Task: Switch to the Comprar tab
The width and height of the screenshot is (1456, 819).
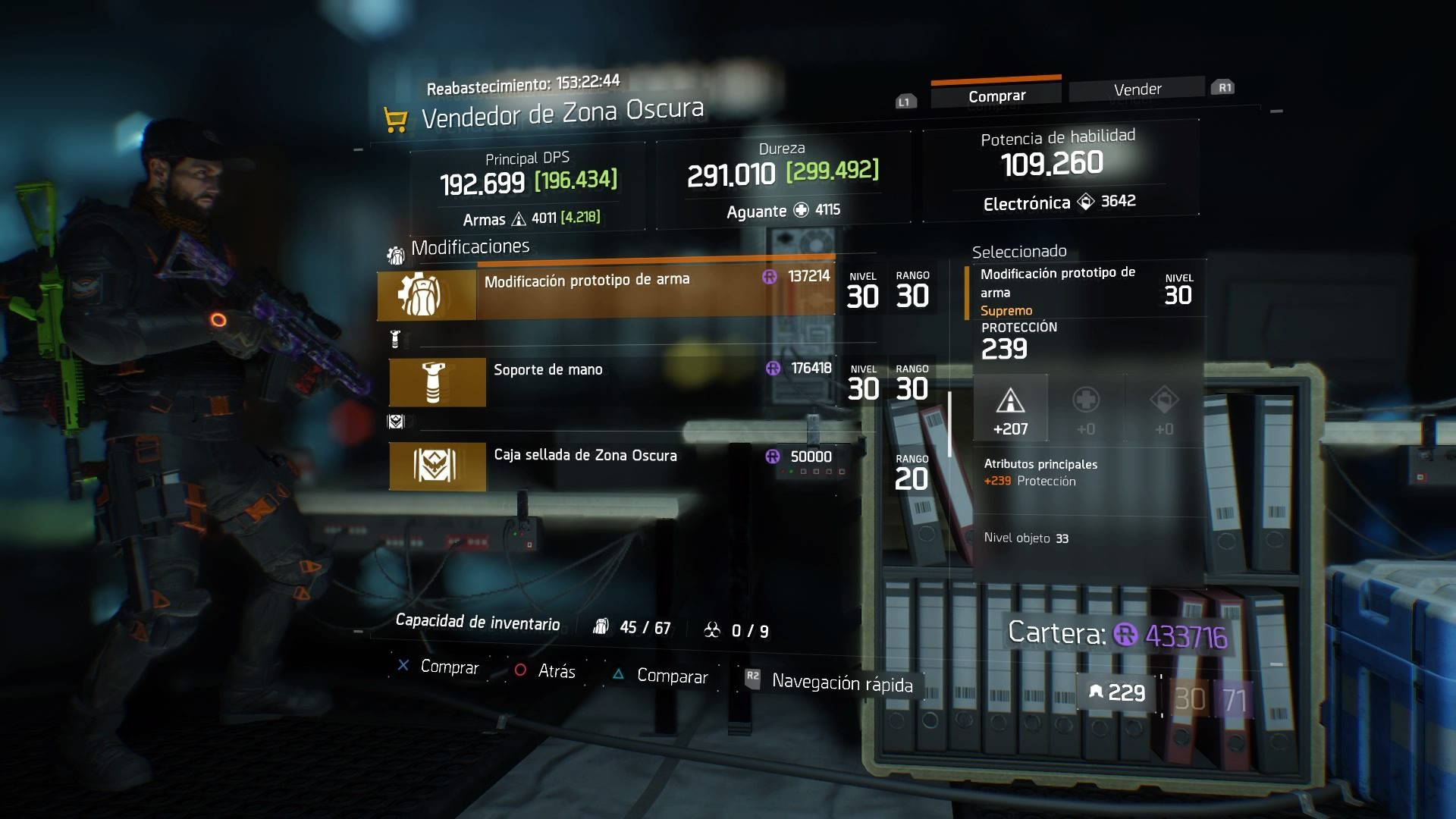Action: click(x=996, y=96)
